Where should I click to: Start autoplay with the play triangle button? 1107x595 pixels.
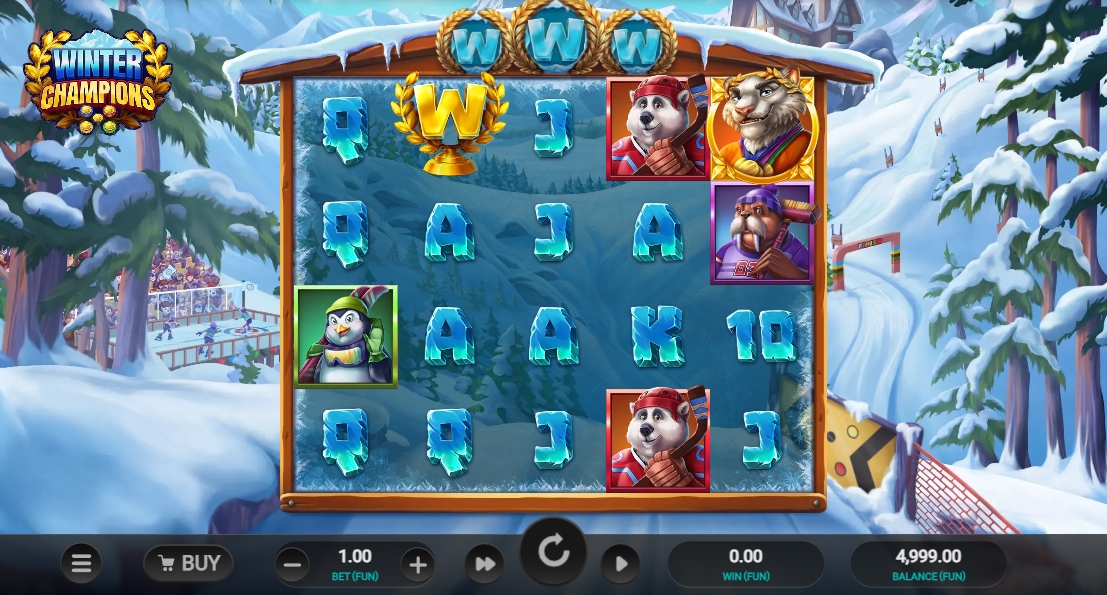(x=620, y=565)
